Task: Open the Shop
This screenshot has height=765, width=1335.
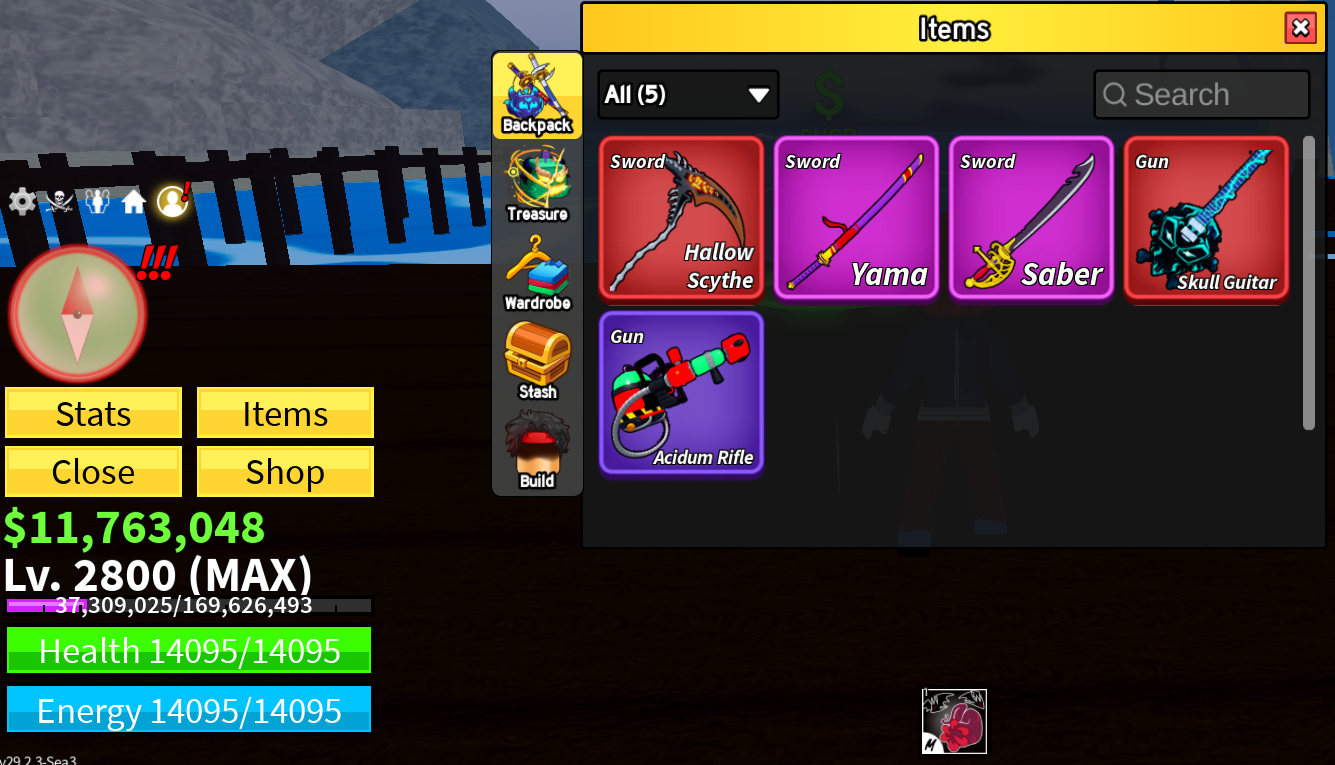Action: coord(285,471)
